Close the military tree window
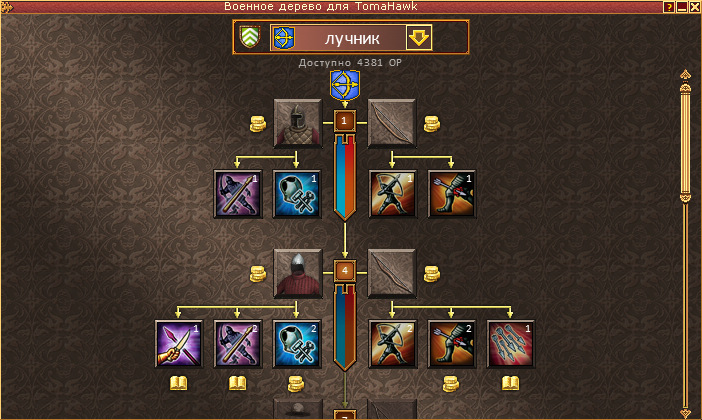This screenshot has height=420, width=702. (x=694, y=6)
